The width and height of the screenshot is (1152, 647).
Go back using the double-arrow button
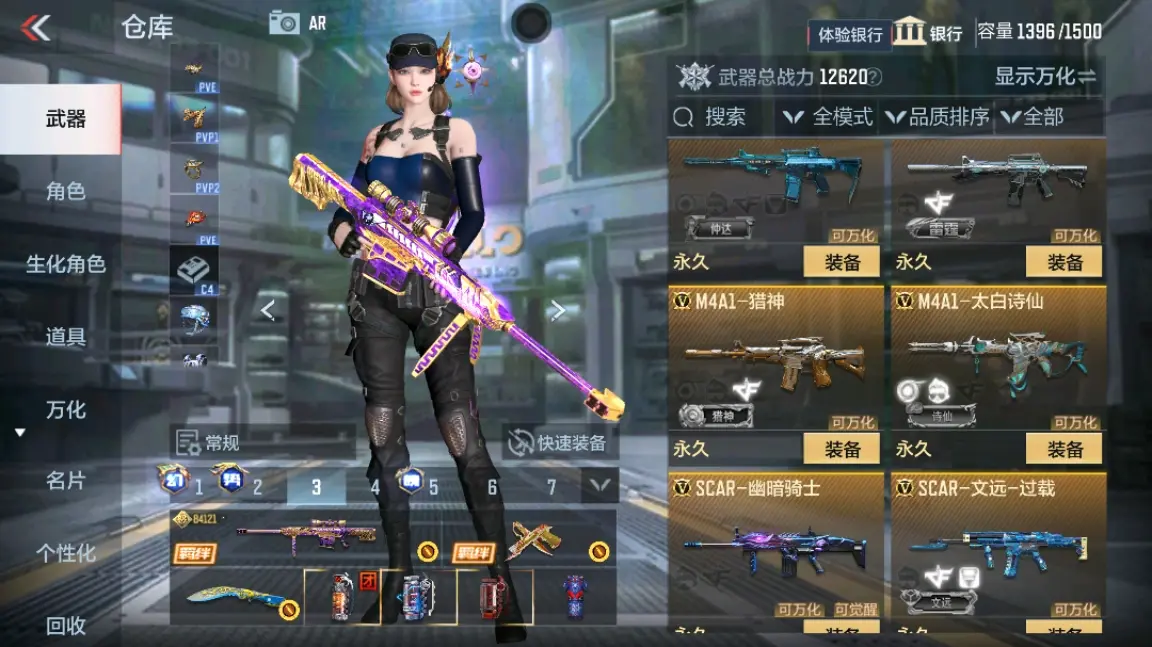tap(36, 28)
